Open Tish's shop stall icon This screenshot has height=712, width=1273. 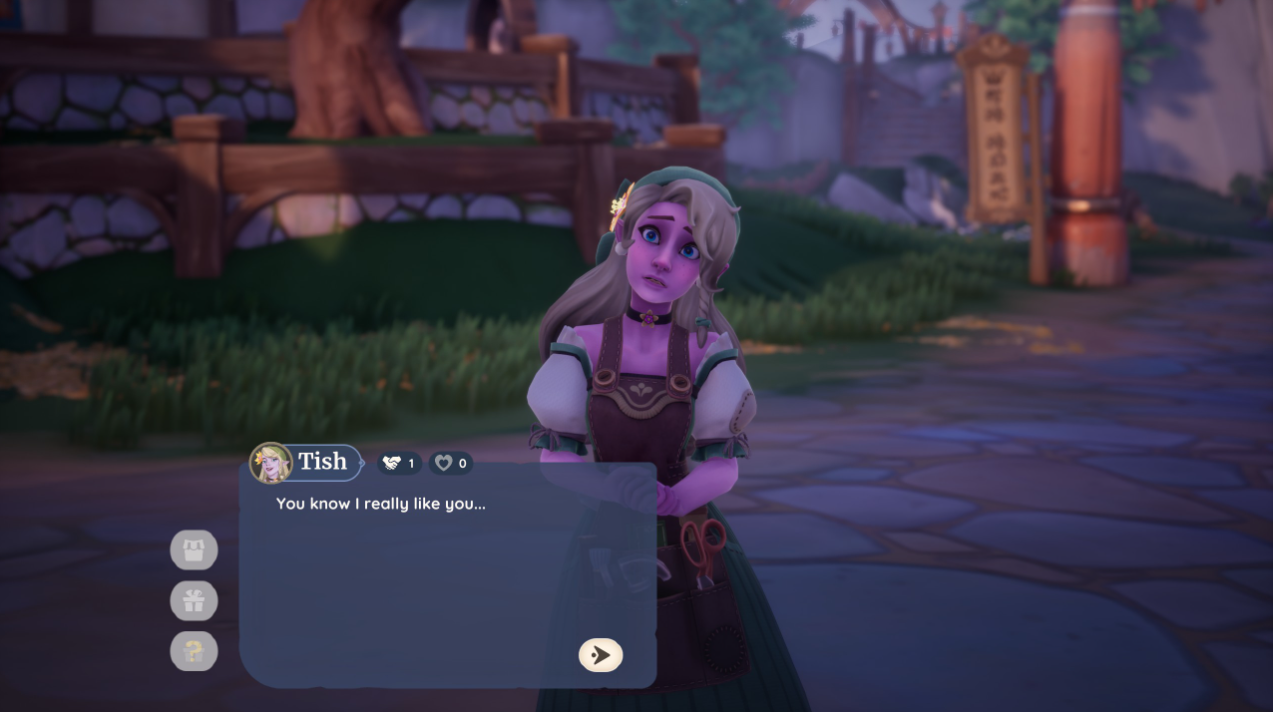194,550
